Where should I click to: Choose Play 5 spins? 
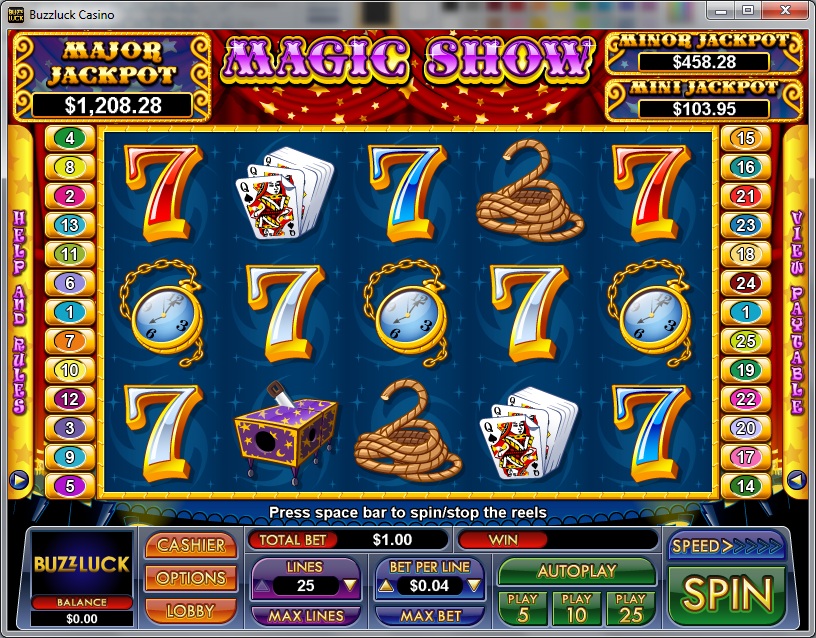click(x=523, y=607)
